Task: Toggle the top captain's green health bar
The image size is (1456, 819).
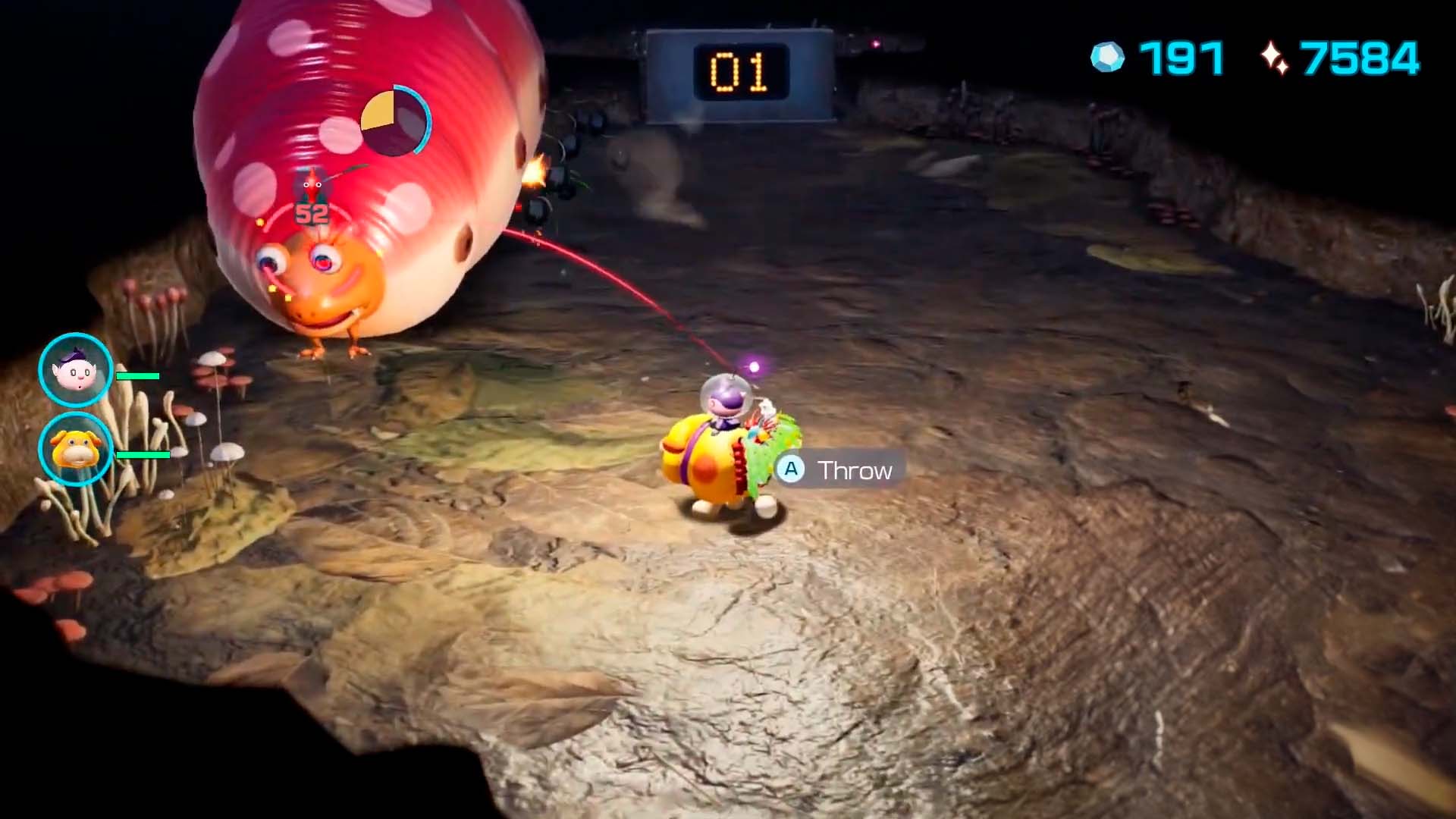Action: [x=139, y=375]
